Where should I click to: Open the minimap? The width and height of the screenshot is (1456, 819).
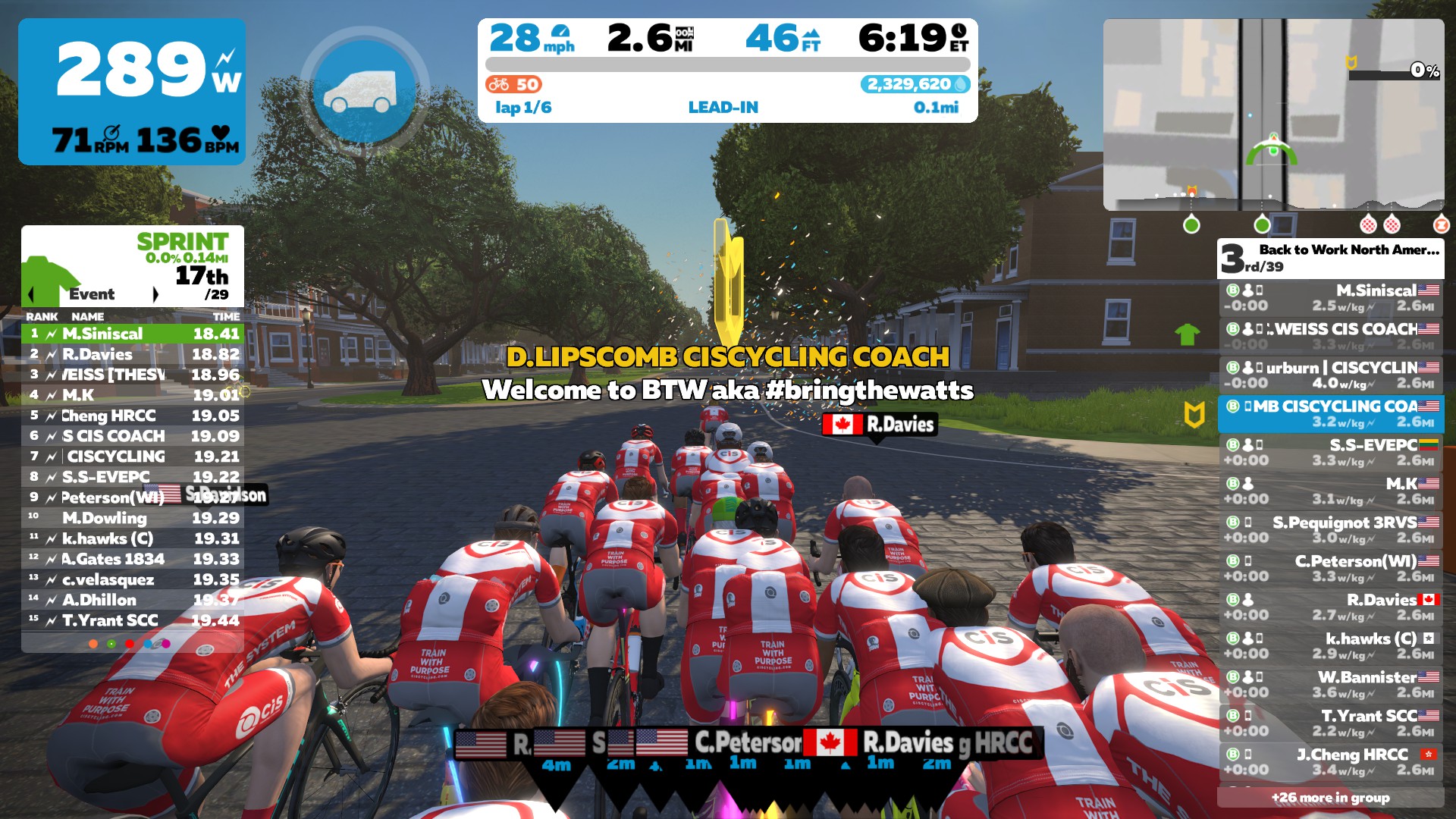(x=1273, y=115)
